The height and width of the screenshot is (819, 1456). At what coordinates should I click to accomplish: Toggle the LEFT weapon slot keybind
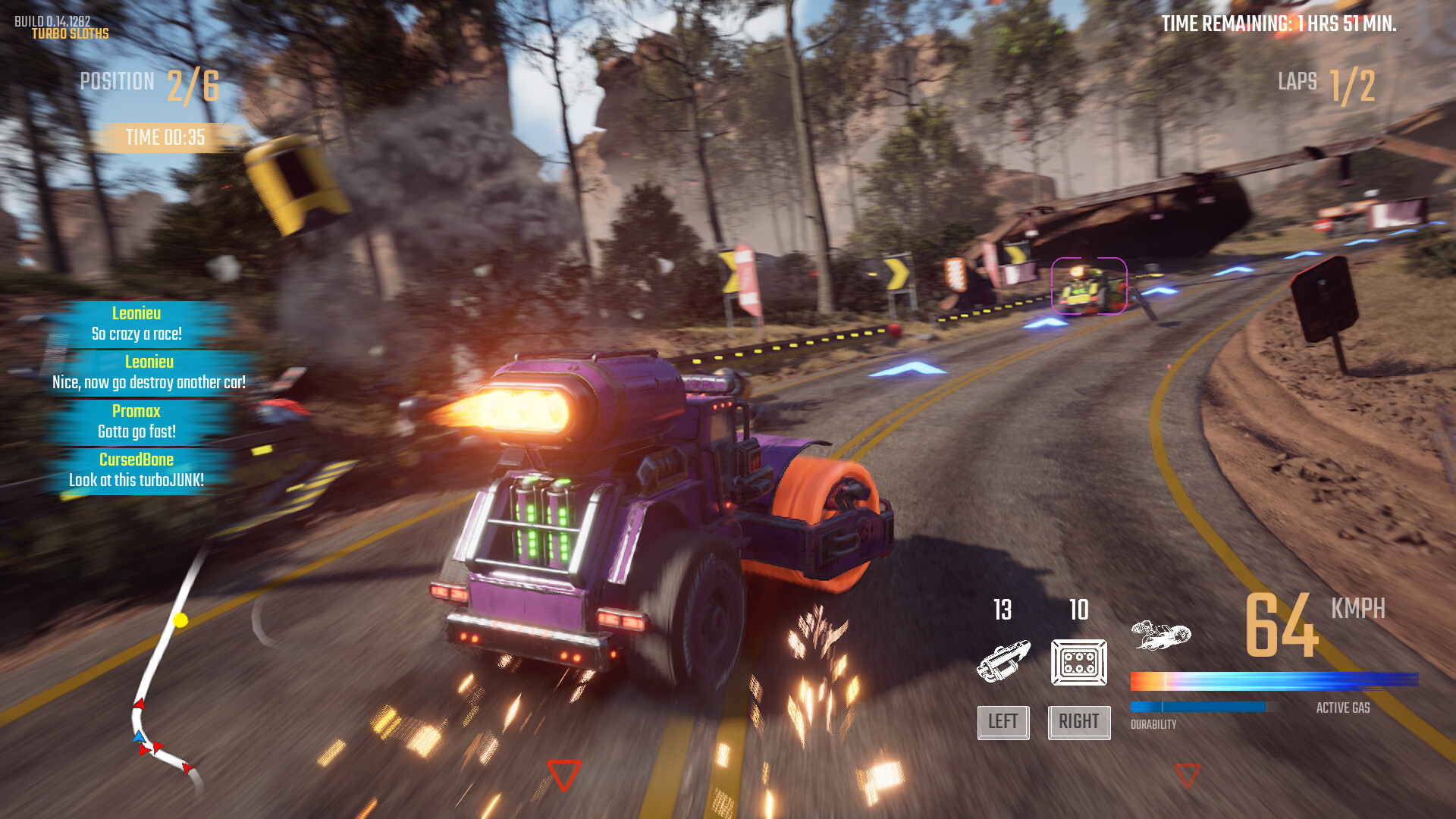point(1003,722)
